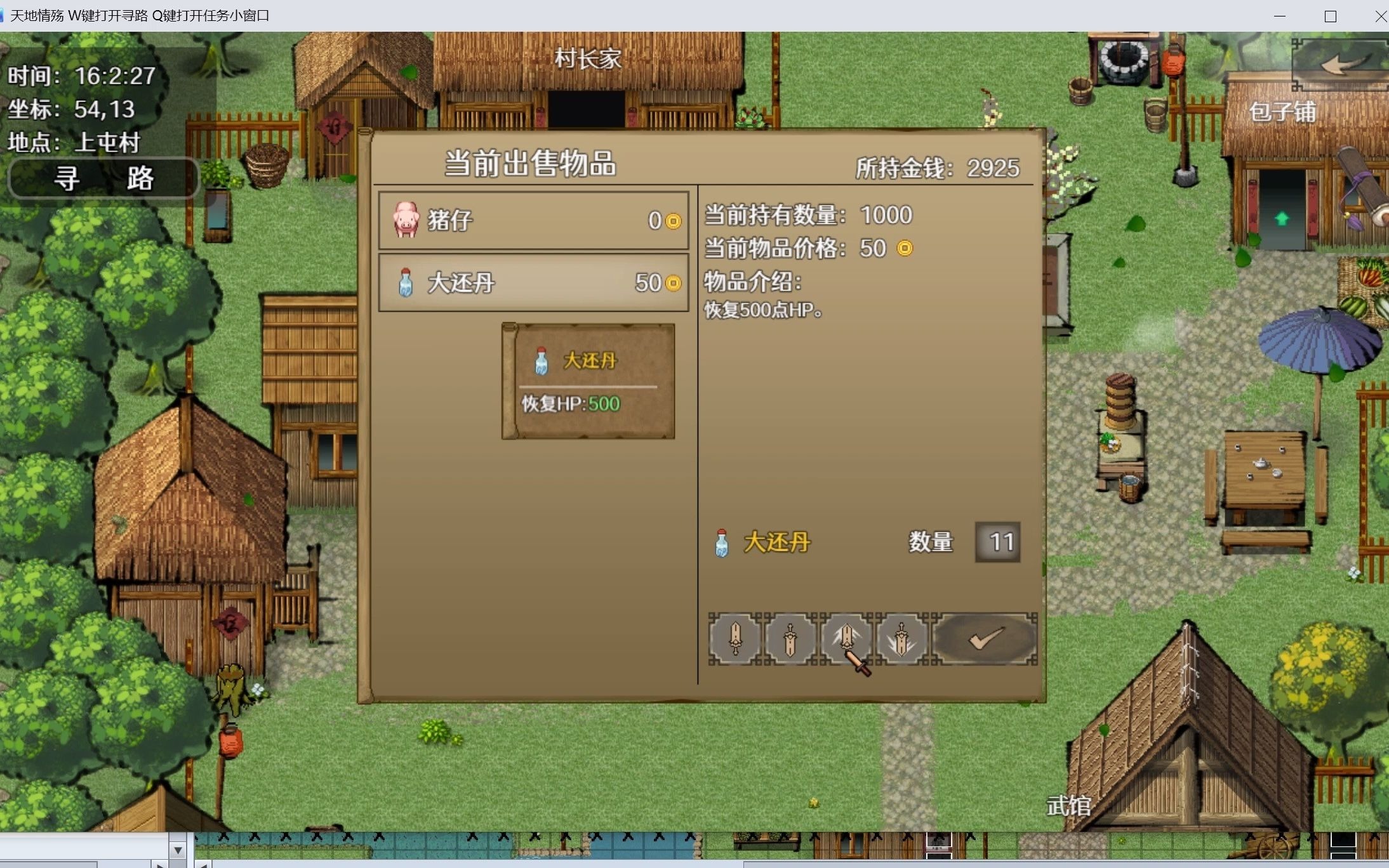Image resolution: width=1389 pixels, height=868 pixels.
Task: Click the potion icon beside quantity field
Action: coord(722,542)
